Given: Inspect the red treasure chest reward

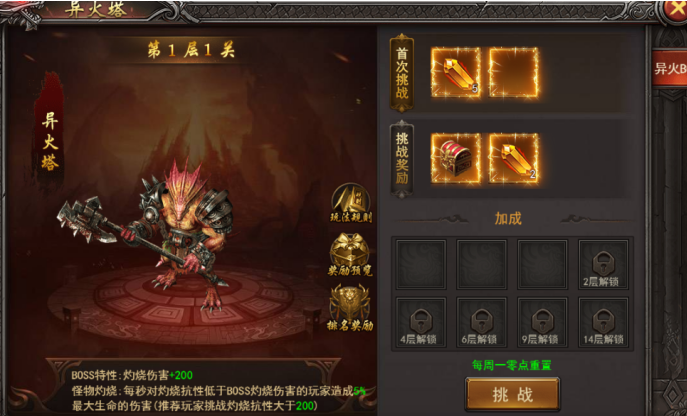Looking at the screenshot, I should pyautogui.click(x=455, y=158).
